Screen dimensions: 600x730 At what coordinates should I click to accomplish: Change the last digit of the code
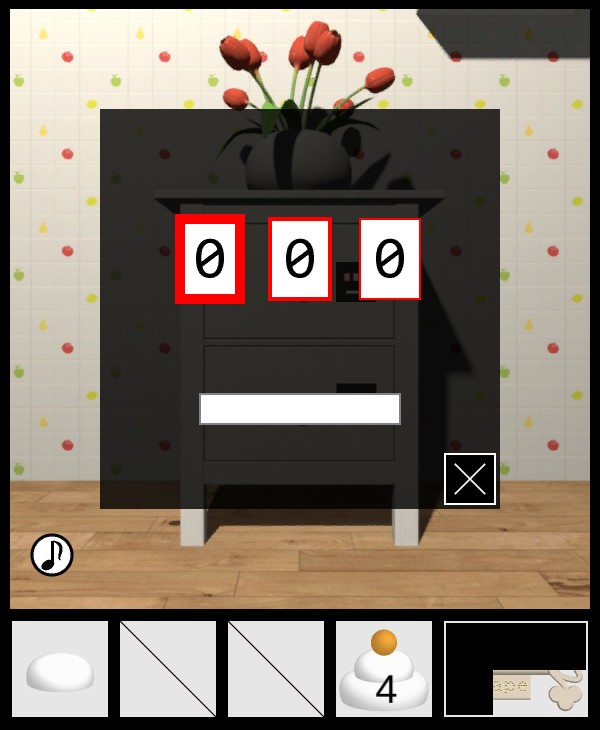pos(390,259)
